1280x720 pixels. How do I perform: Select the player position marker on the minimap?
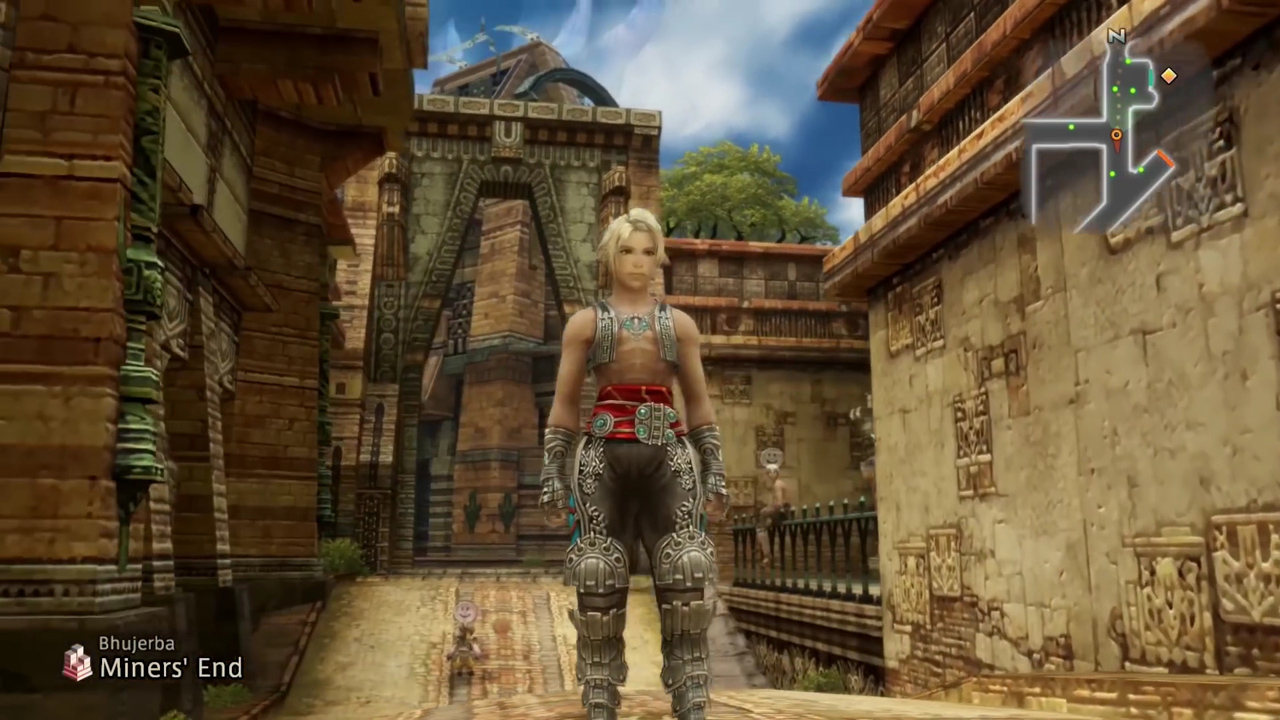pyautogui.click(x=1116, y=135)
